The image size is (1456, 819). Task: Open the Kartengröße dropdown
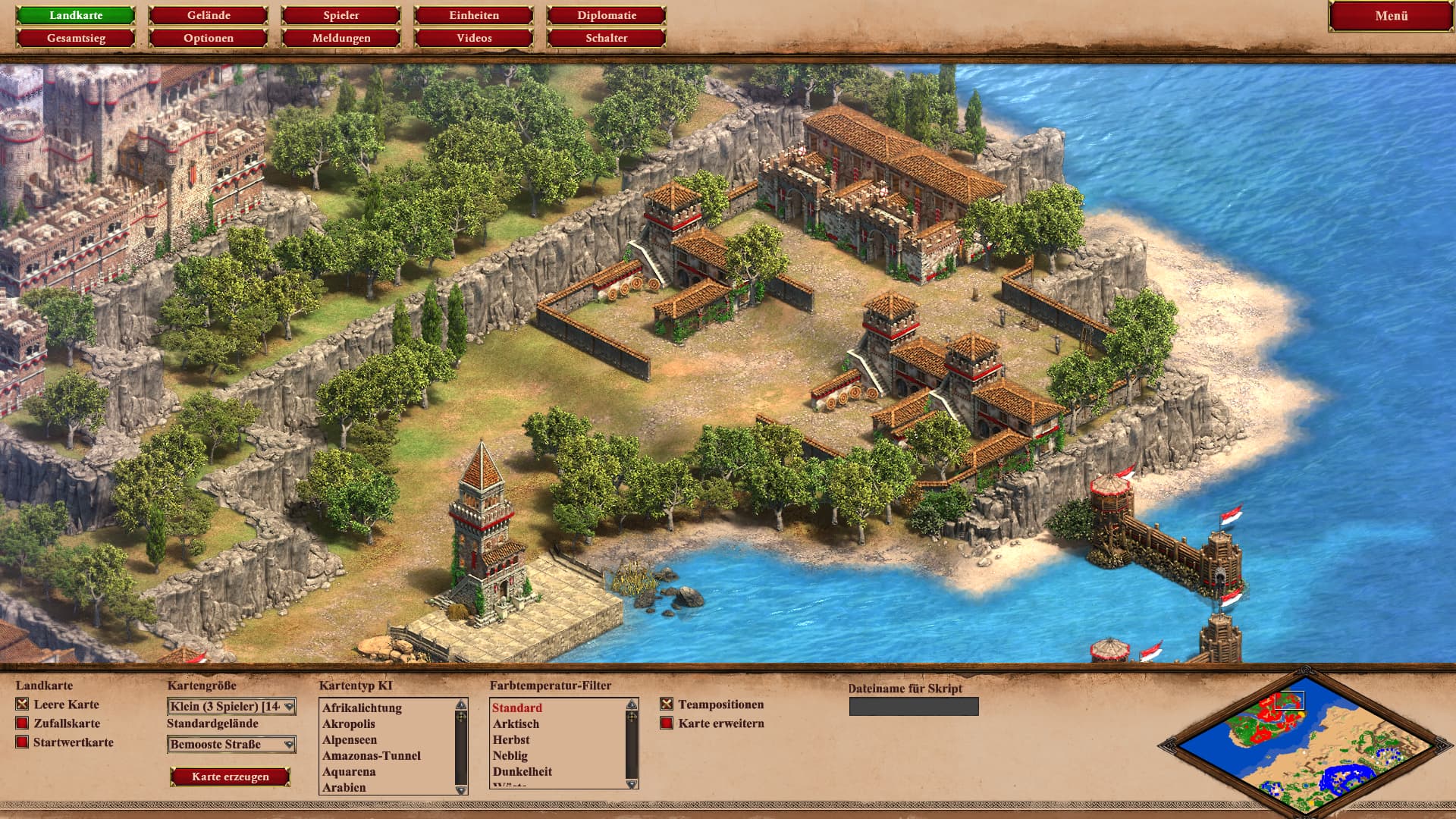tap(231, 707)
